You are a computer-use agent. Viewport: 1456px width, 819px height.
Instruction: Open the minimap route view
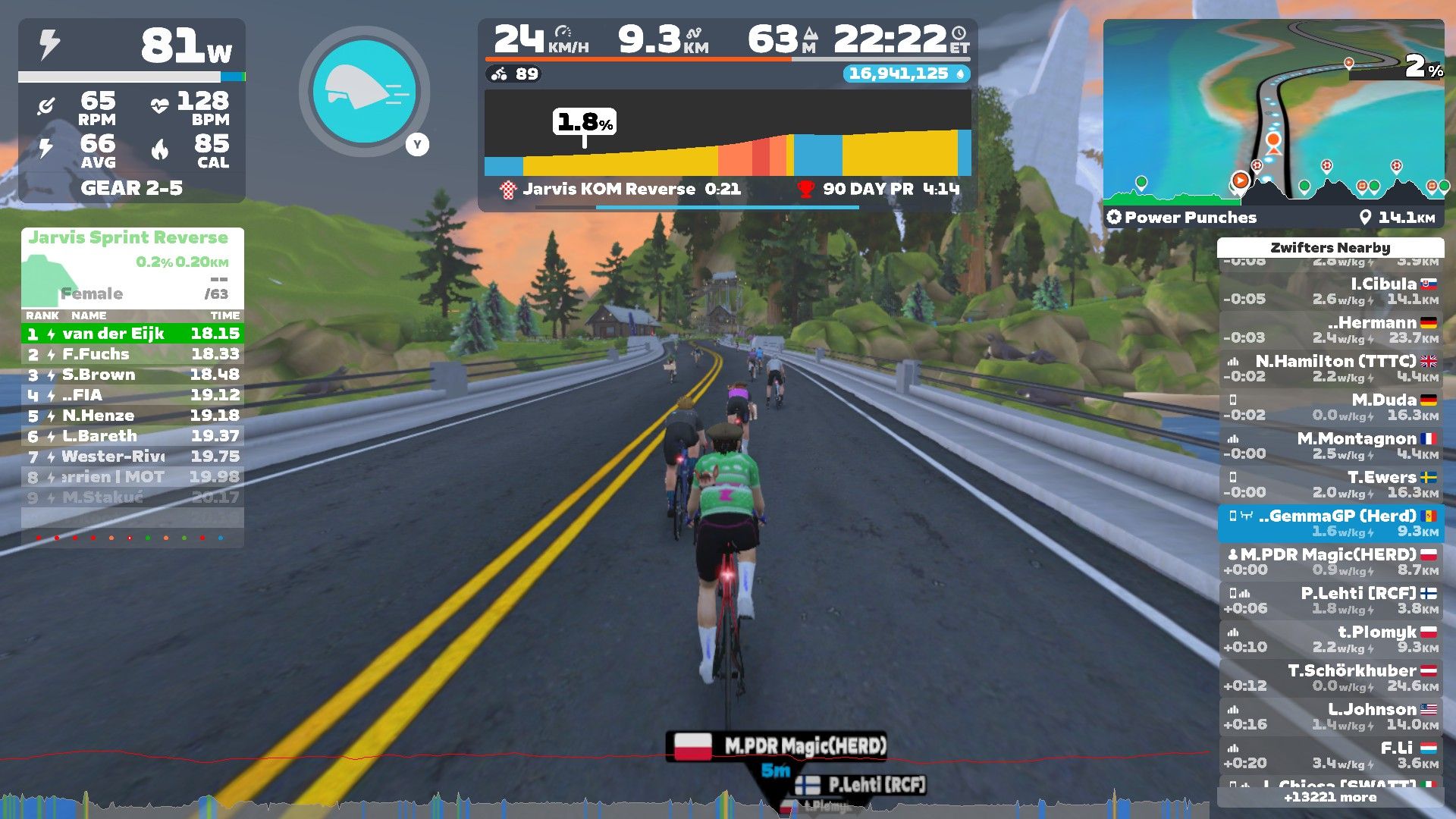1273,114
